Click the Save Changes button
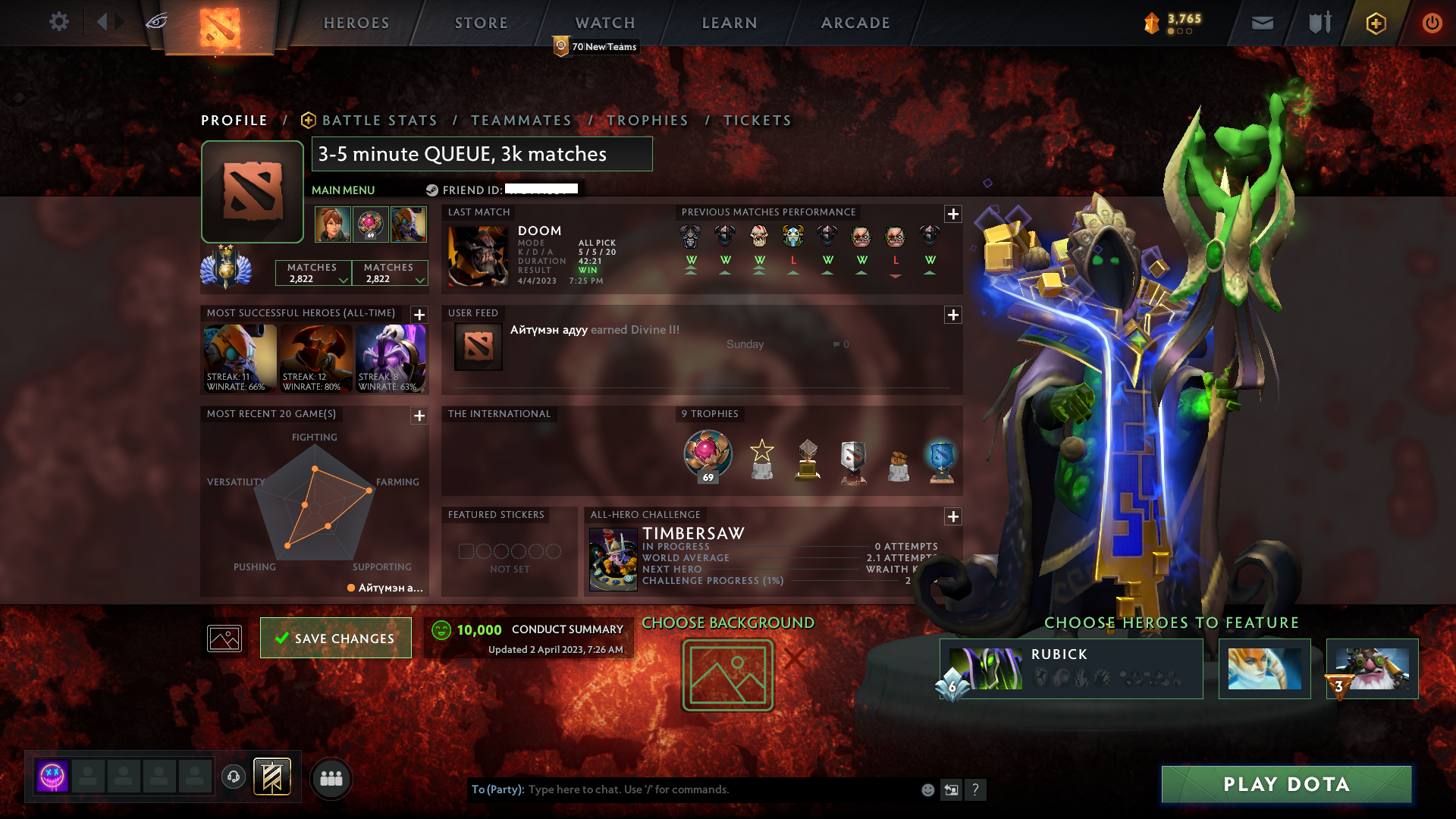Screen dimensions: 1456x819 click(x=335, y=638)
